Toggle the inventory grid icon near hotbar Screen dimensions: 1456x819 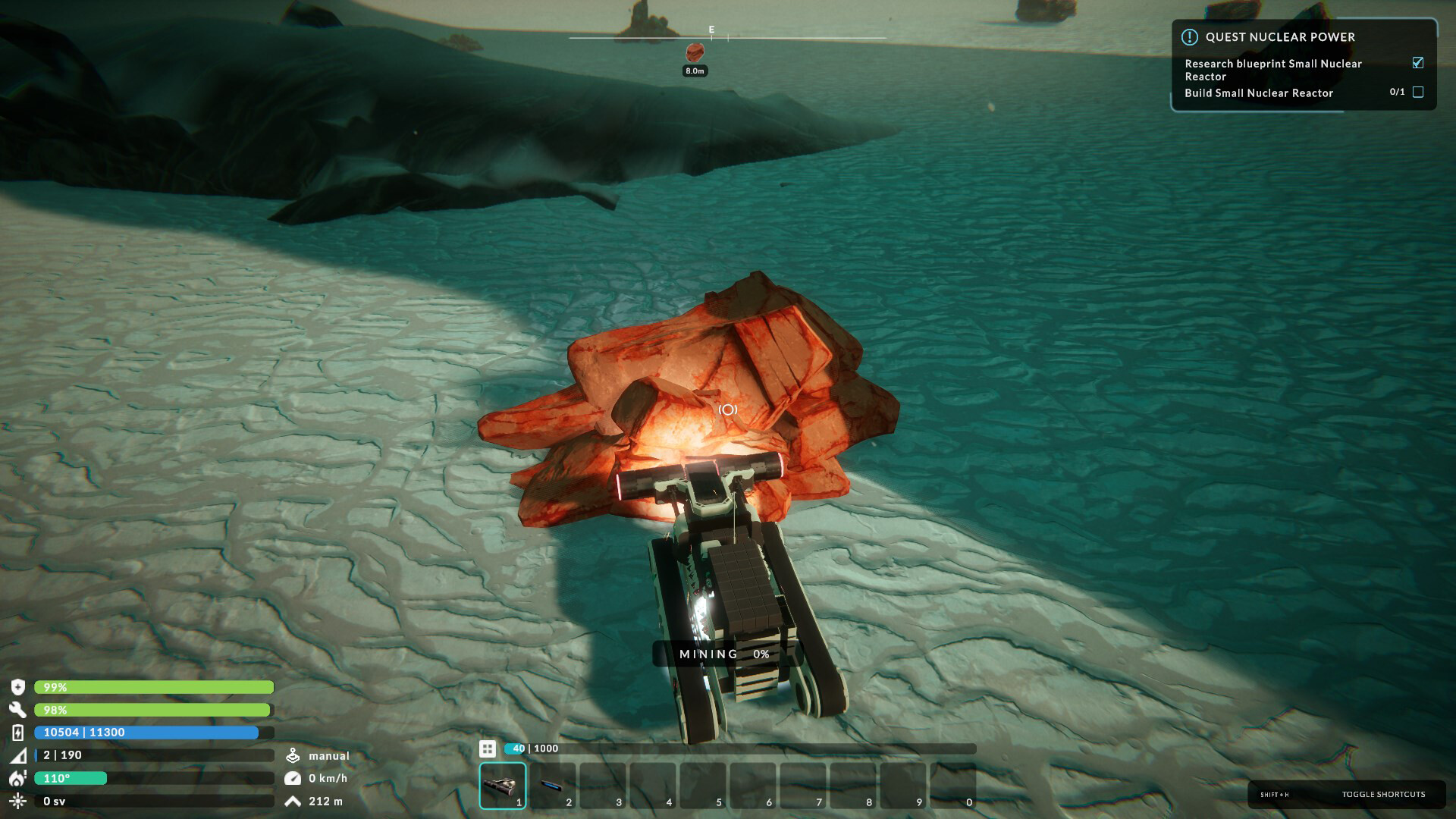488,748
